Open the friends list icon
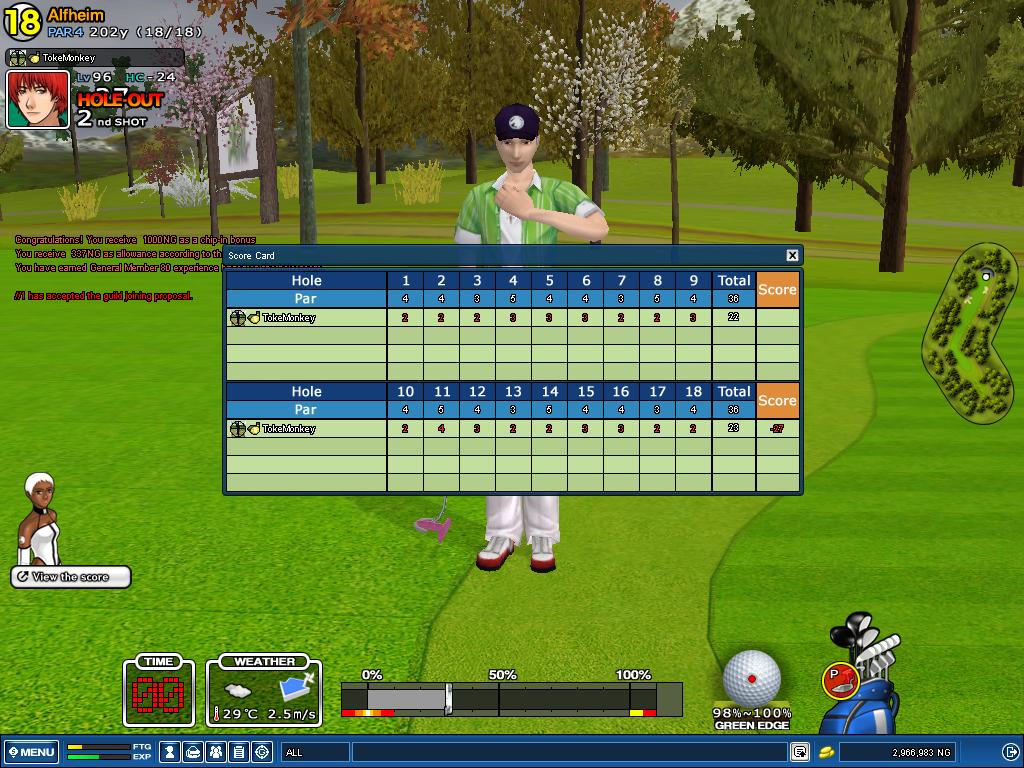The image size is (1024, 768). [217, 752]
